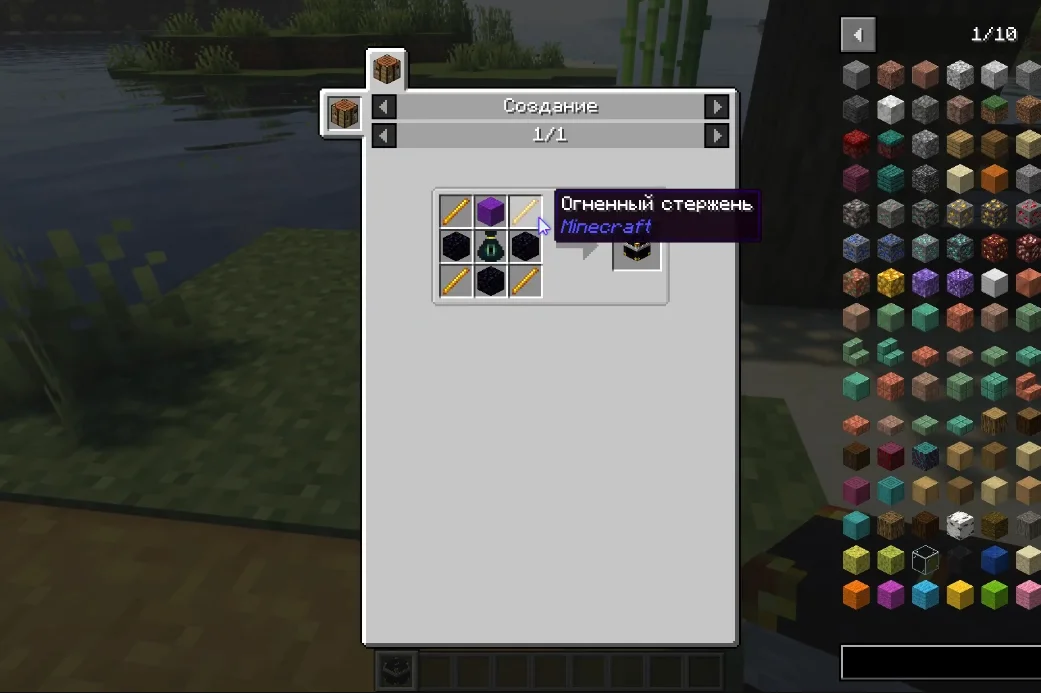This screenshot has height=693, width=1041.
Task: Pick the blaze rod in the grid's top-left corner
Action: tap(456, 211)
